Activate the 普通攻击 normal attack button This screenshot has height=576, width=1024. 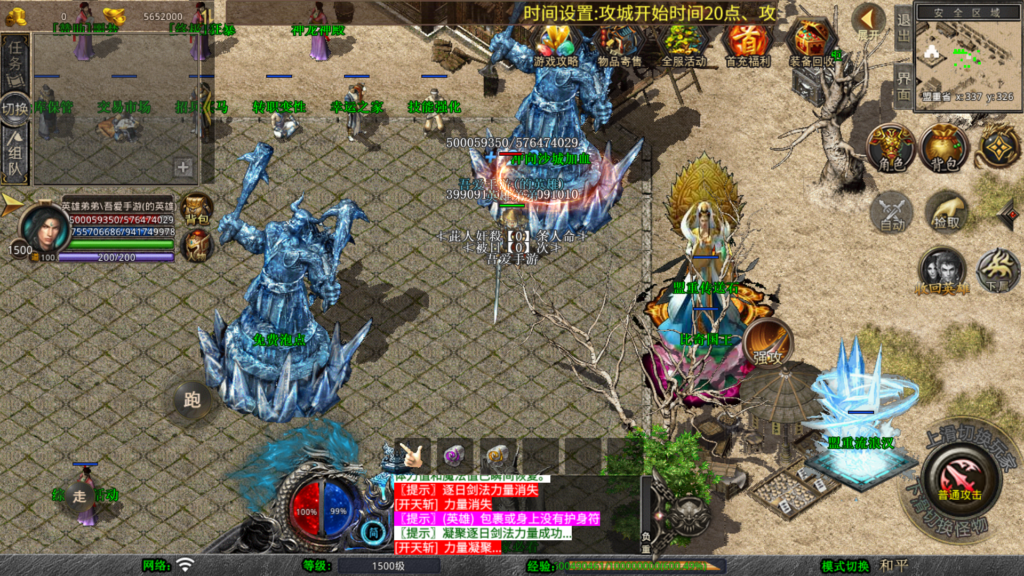click(x=959, y=478)
